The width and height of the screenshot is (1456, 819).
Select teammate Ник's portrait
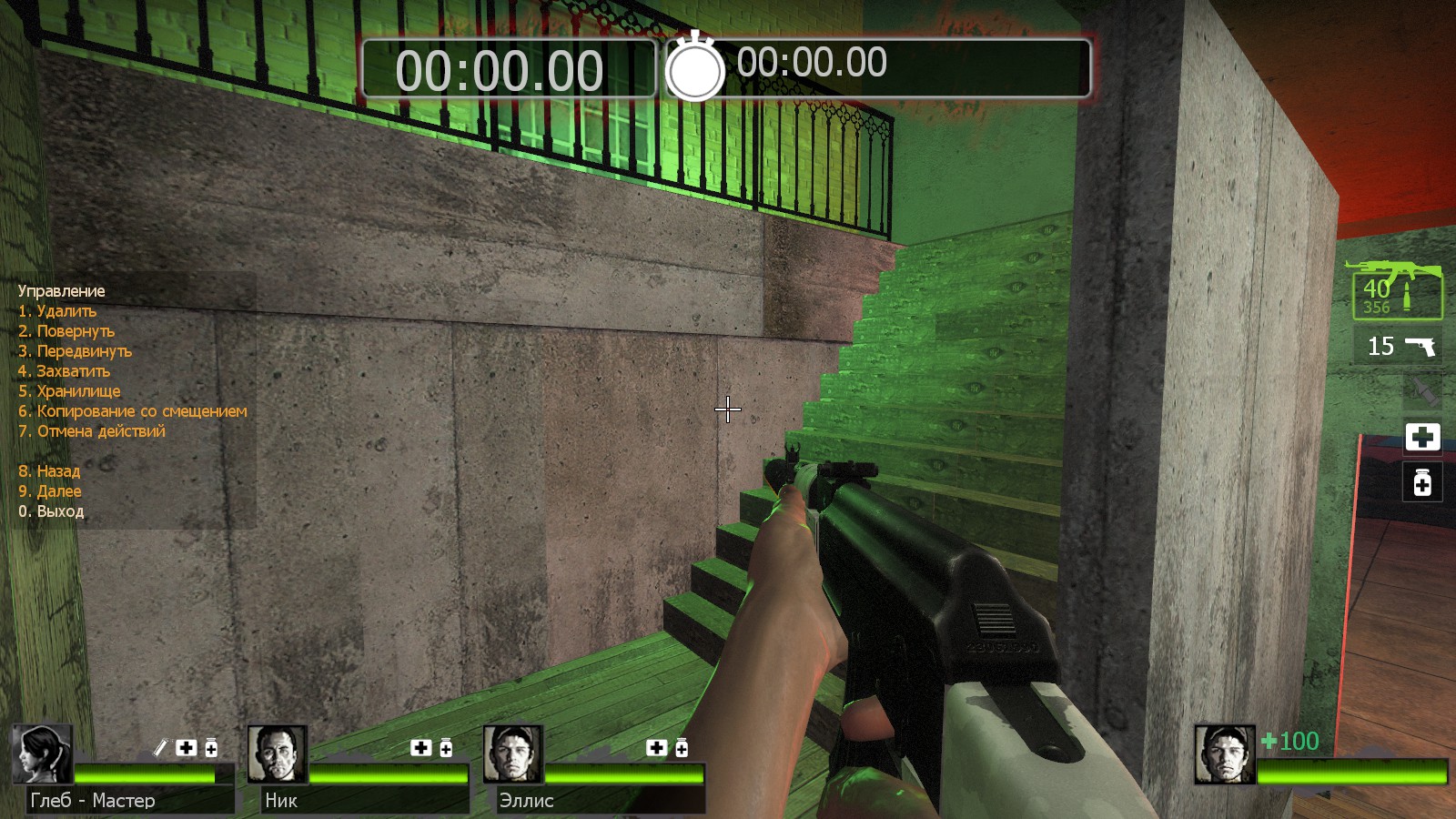[277, 754]
